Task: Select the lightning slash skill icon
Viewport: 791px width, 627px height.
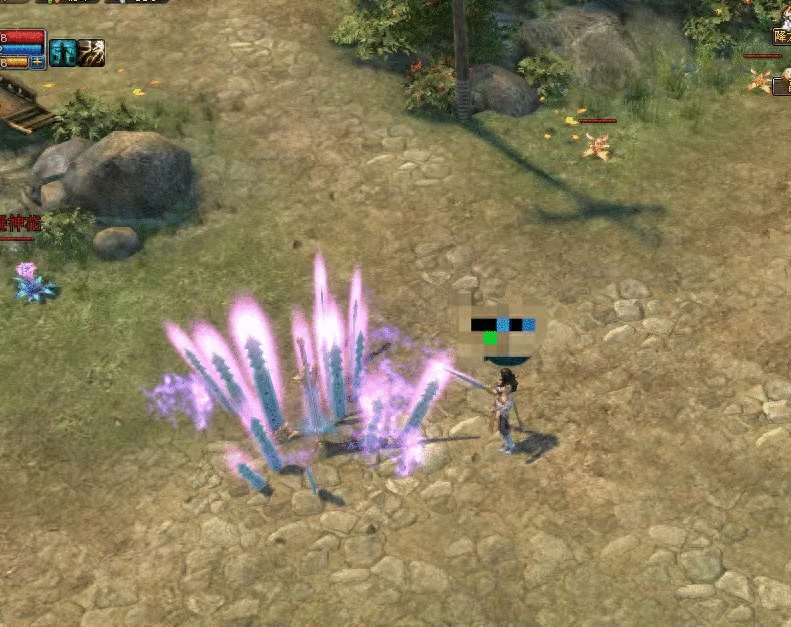Action: (x=91, y=53)
